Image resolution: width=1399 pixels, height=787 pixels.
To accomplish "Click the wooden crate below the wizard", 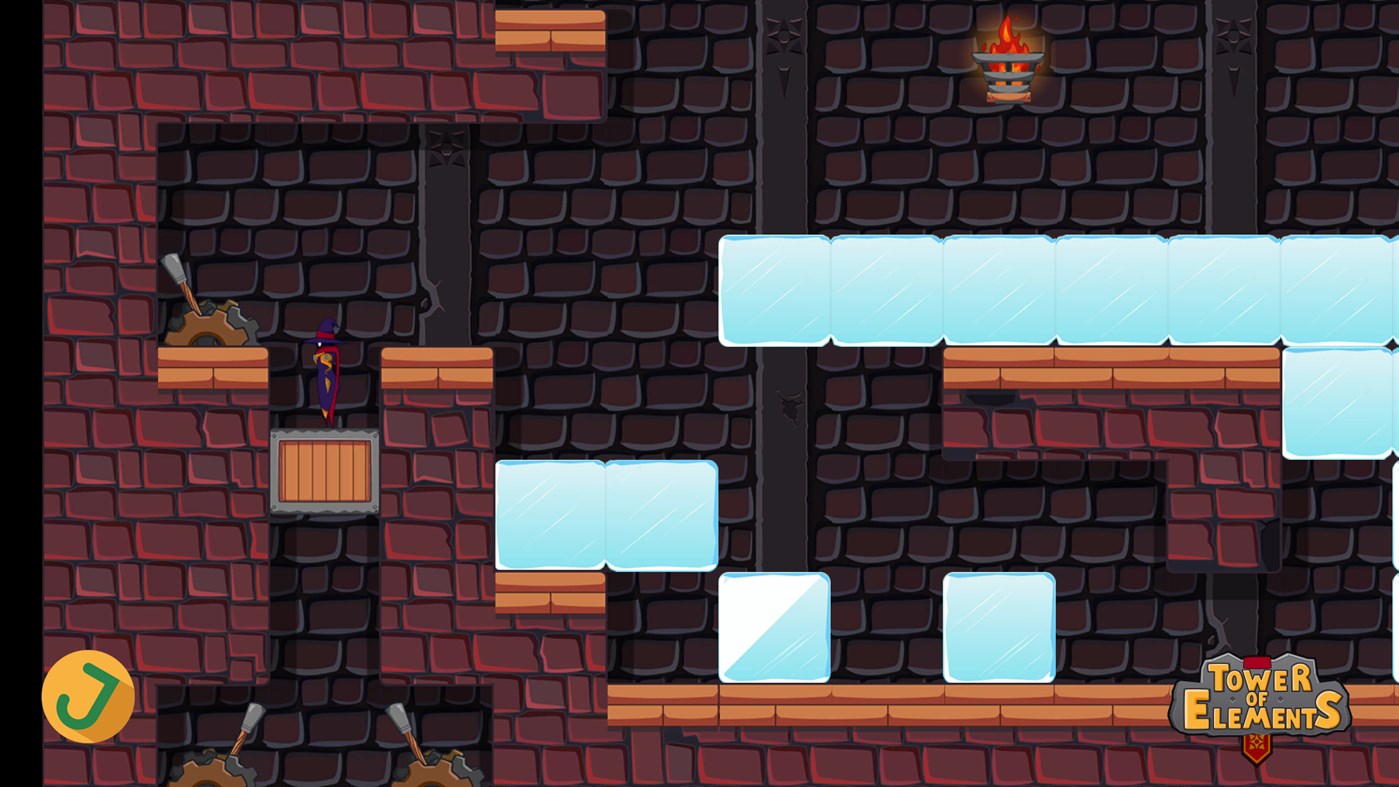I will (x=322, y=470).
